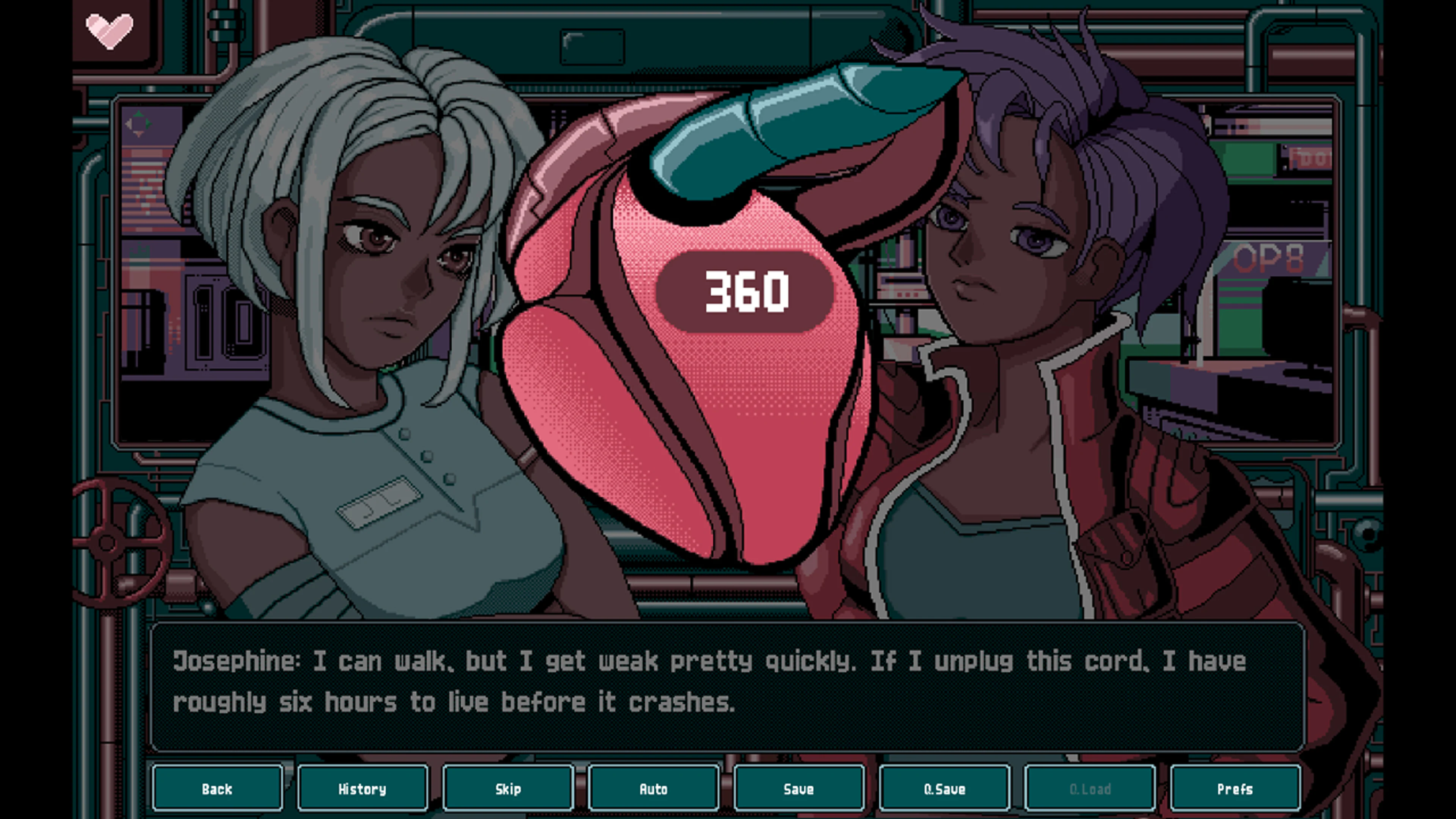Go Back to the previous line
Viewport: 1456px width, 819px height.
(218, 789)
